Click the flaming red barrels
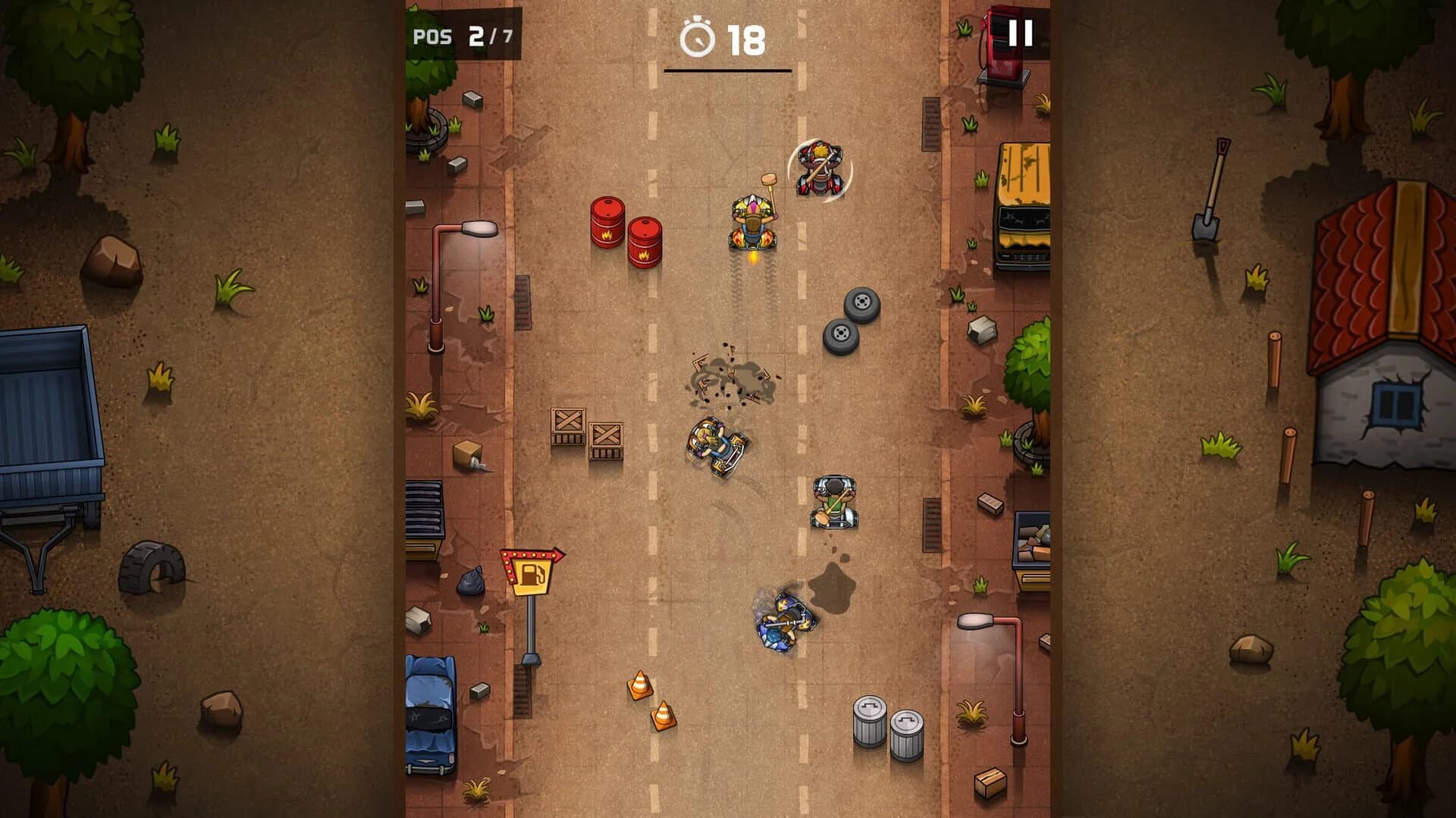 622,235
